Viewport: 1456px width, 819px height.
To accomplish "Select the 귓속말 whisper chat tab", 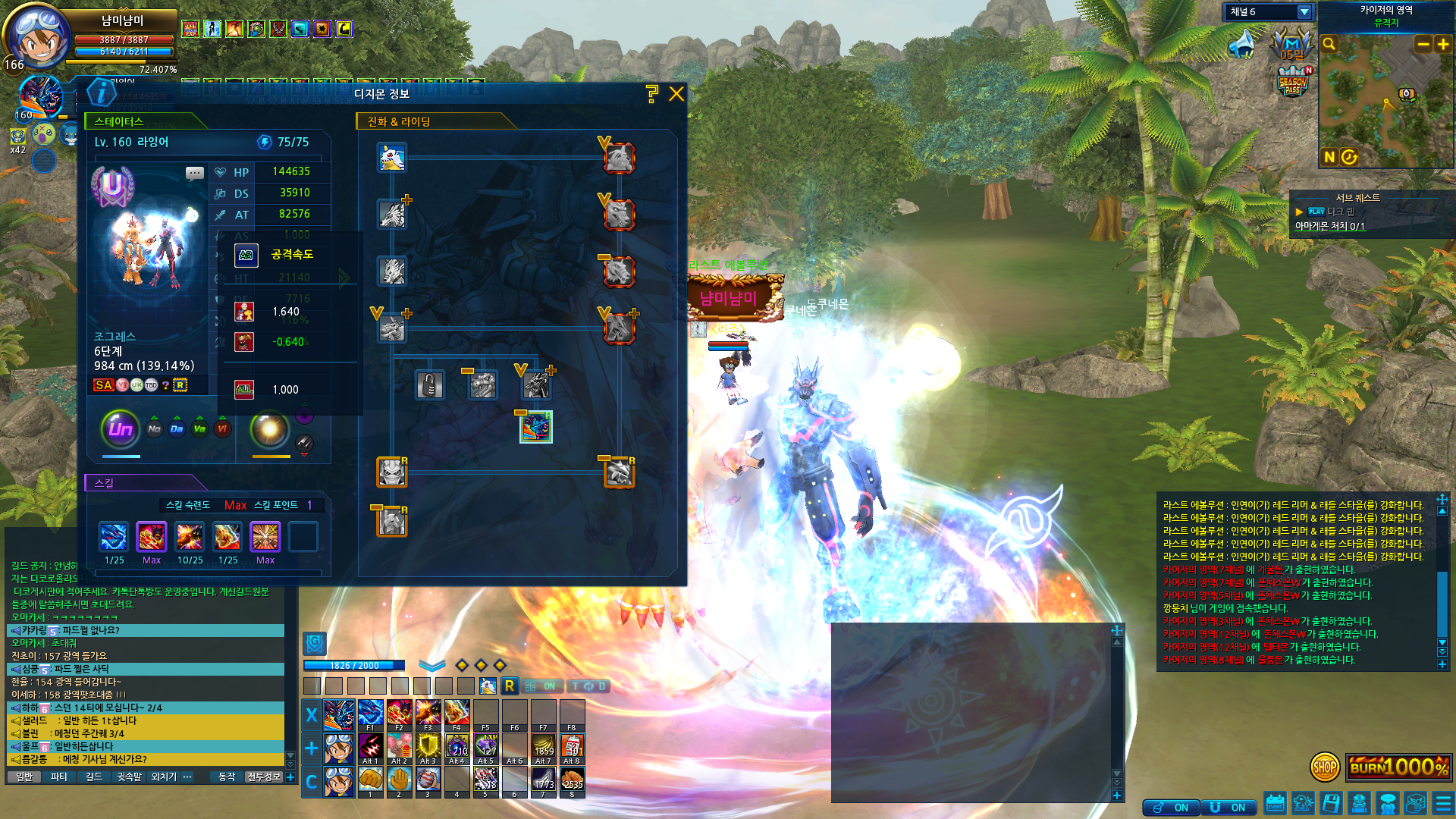I will [129, 777].
